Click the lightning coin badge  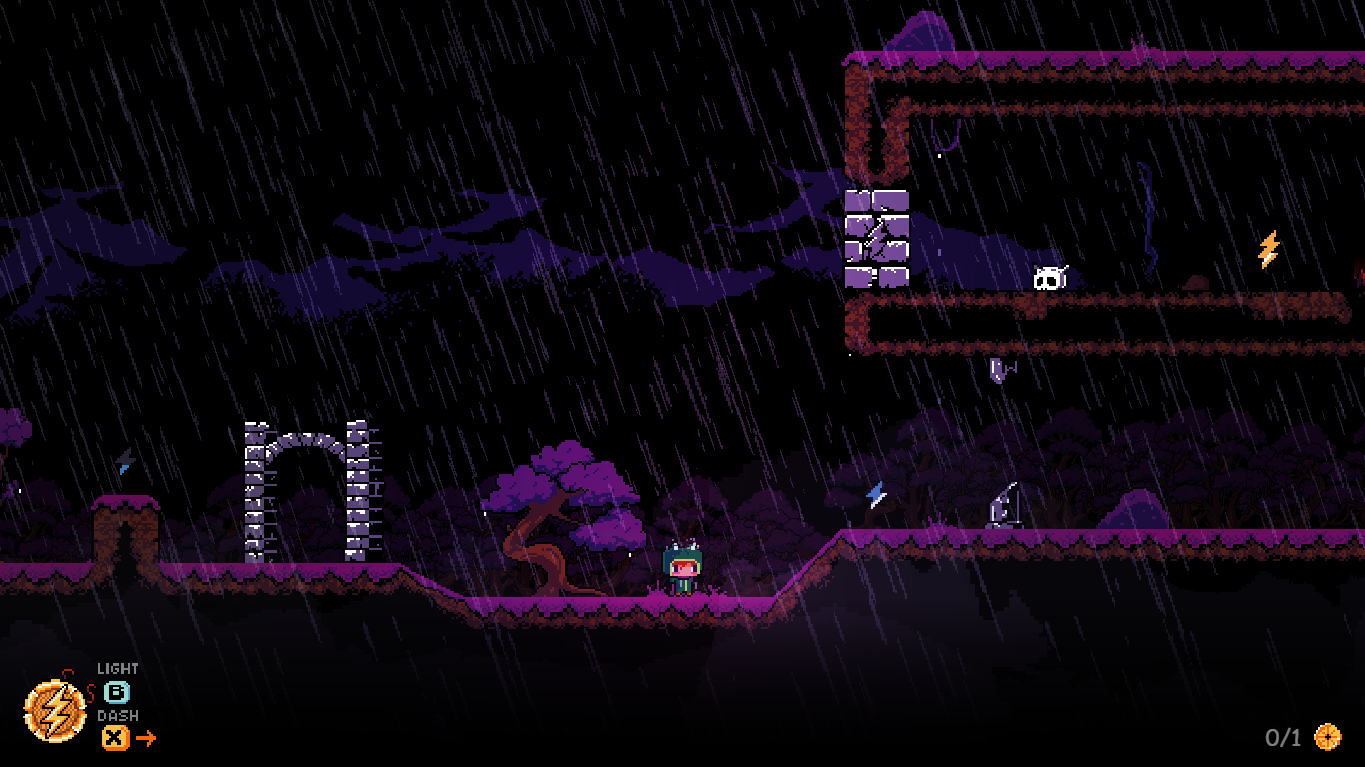coord(55,712)
